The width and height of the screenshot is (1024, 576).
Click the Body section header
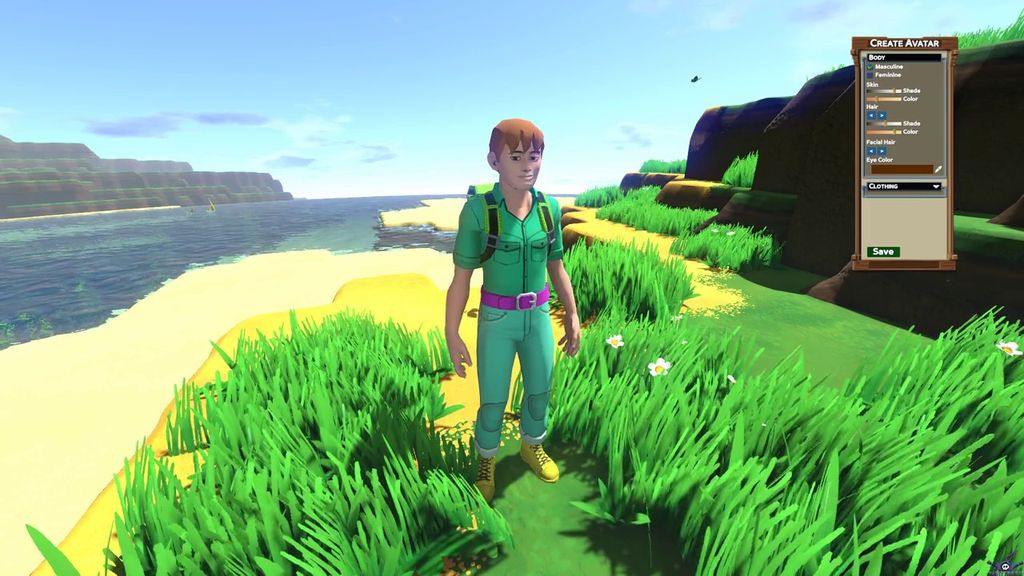[x=904, y=58]
